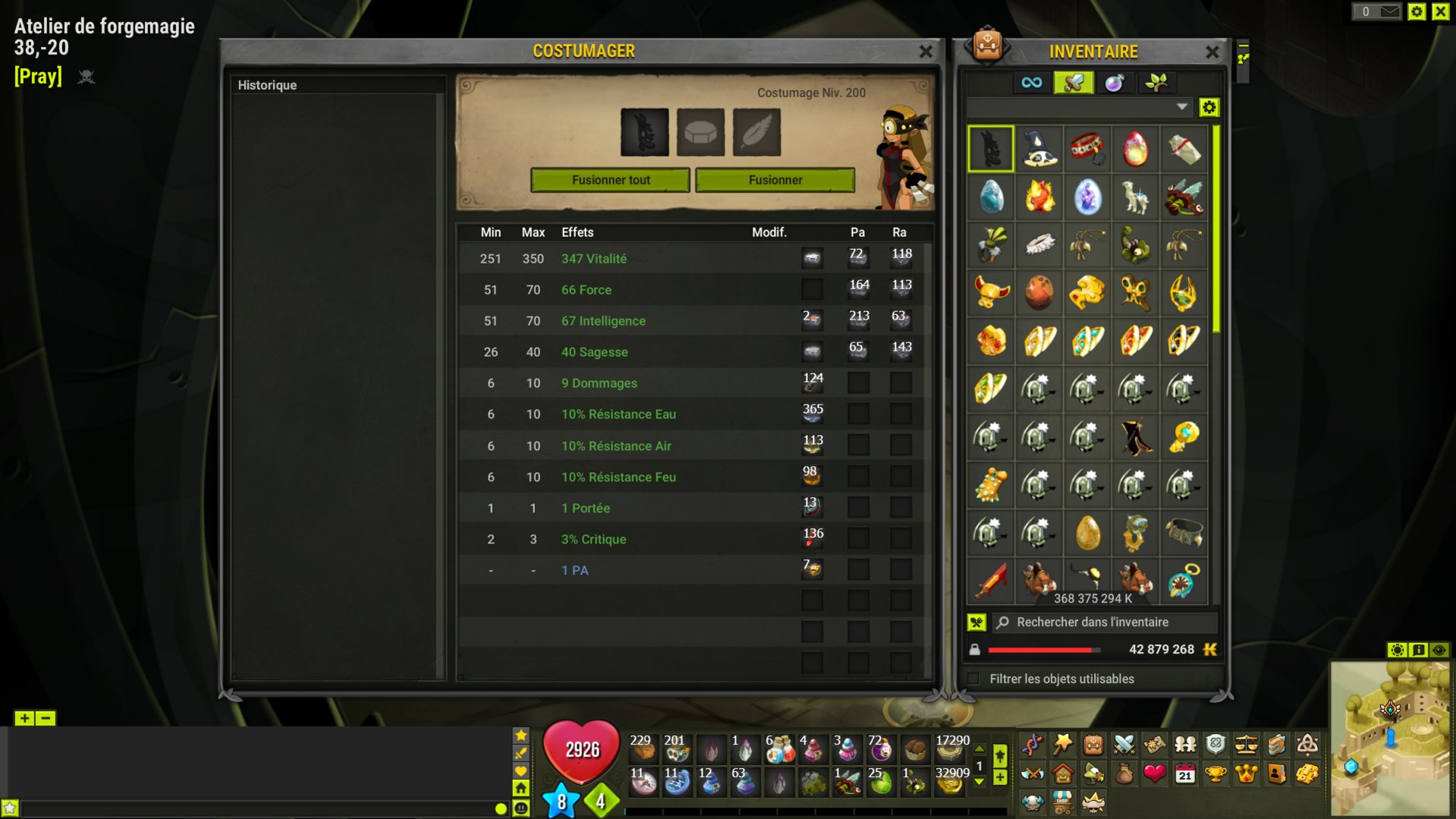
Task: Open the mail envelope notification
Action: click(x=1389, y=11)
